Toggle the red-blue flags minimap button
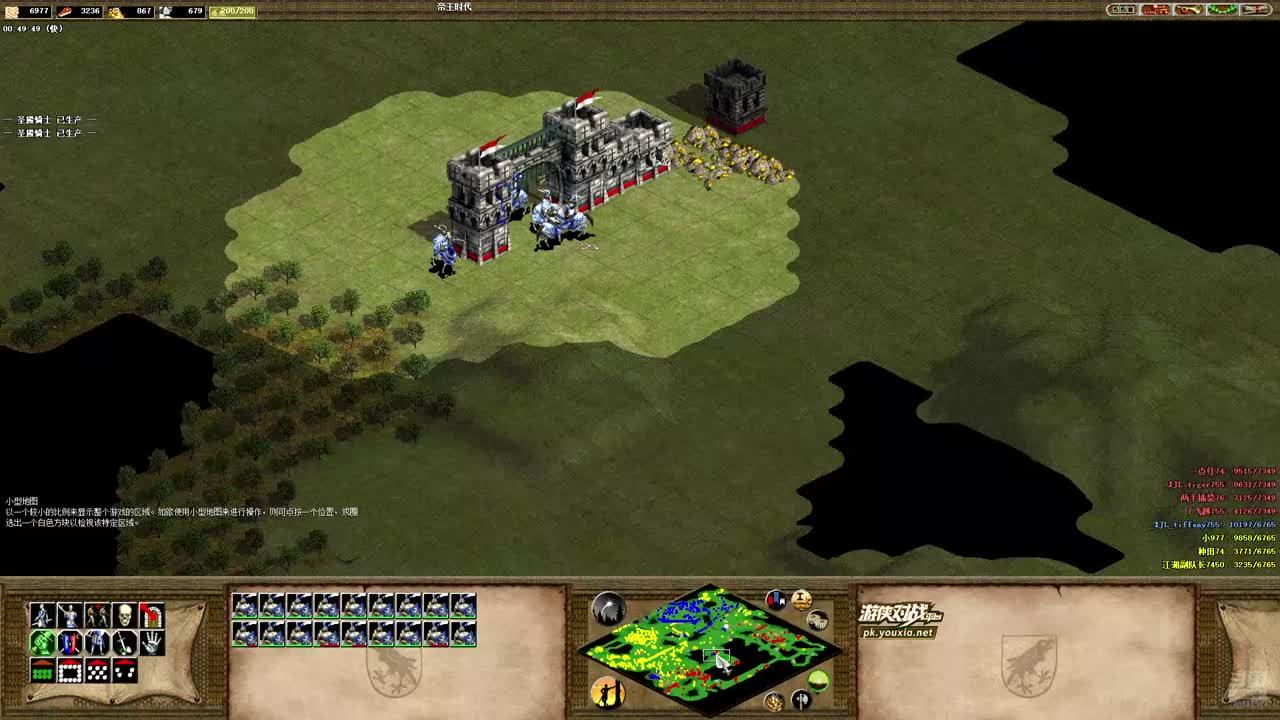 coord(776,600)
